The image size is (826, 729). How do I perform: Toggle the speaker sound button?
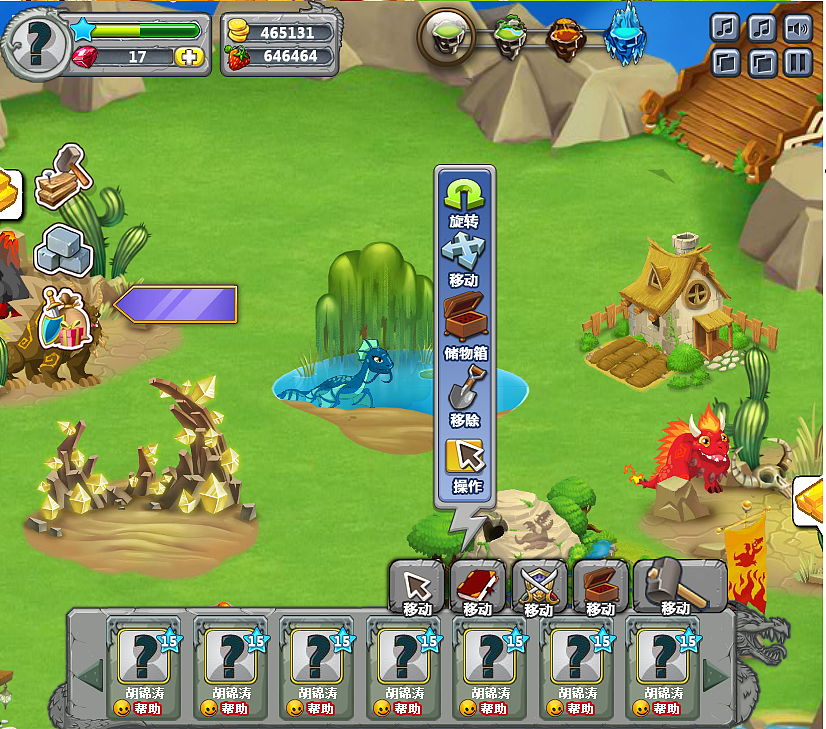pyautogui.click(x=797, y=27)
